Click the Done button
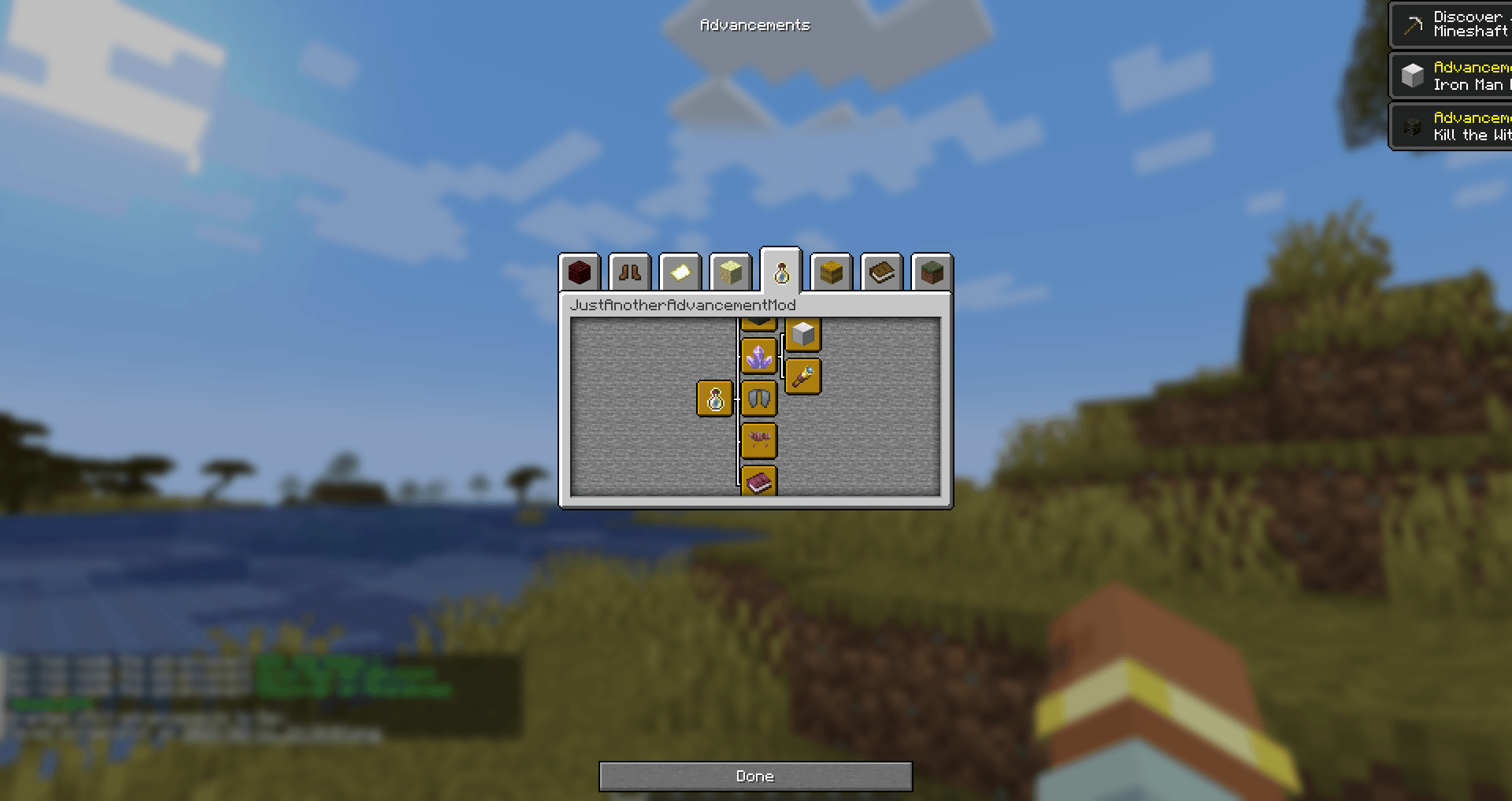This screenshot has width=1512, height=801. 755,776
